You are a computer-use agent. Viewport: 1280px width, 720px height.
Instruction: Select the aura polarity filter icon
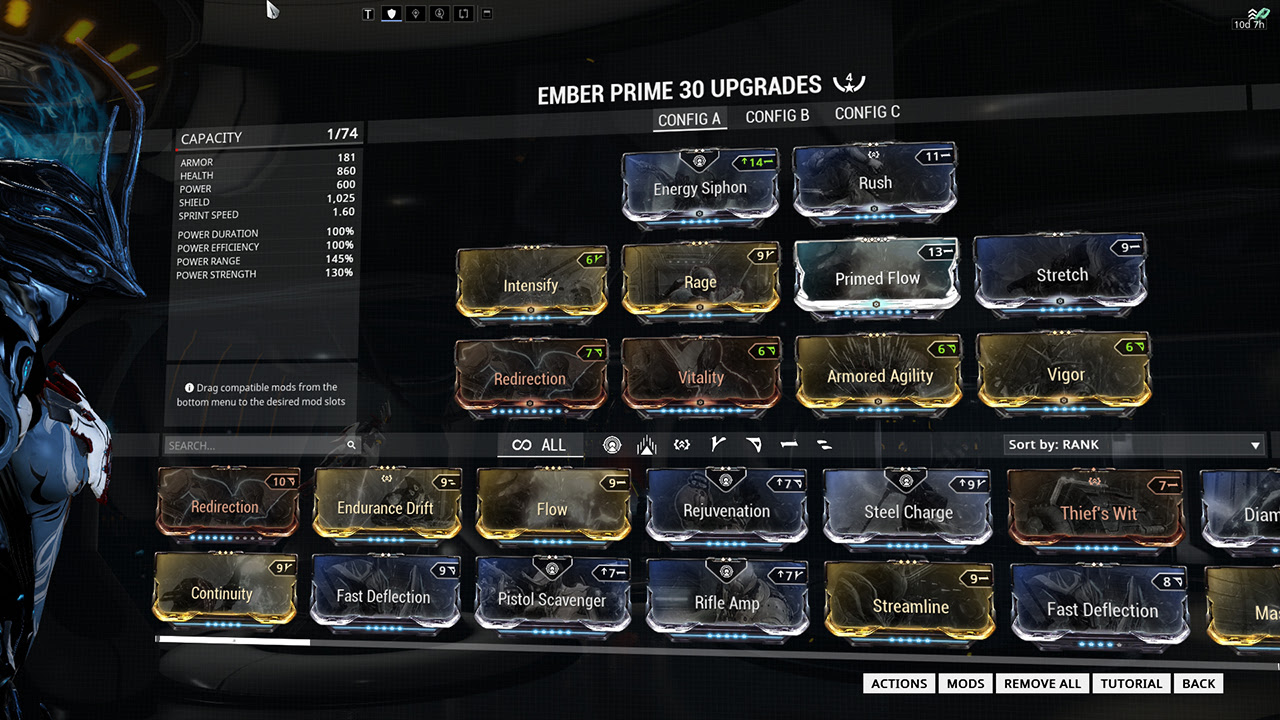[x=612, y=444]
